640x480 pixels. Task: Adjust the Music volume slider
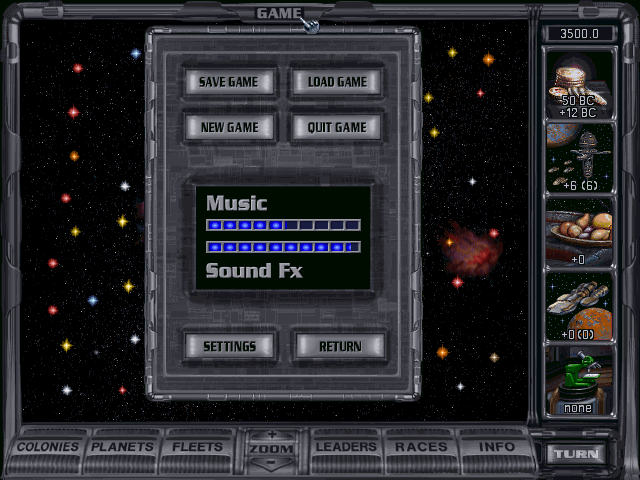[x=283, y=225]
